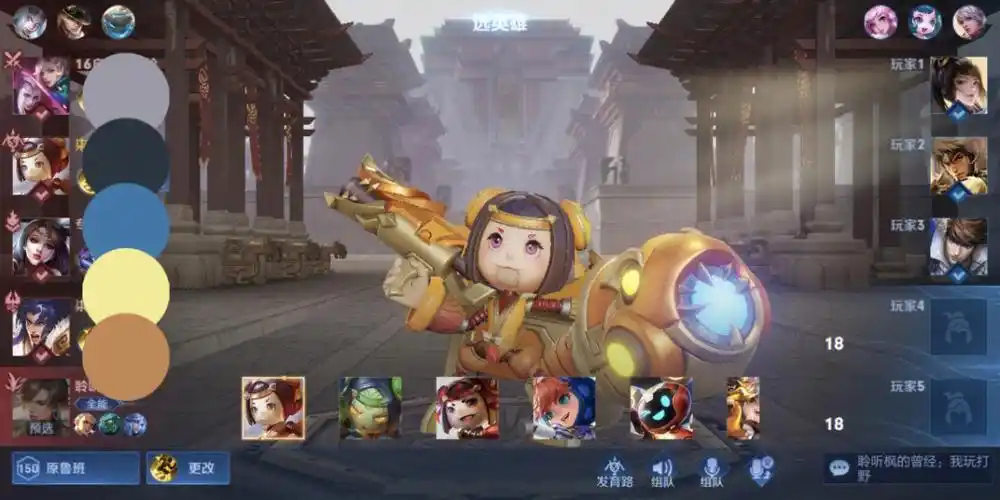
Task: Open the 原鲁班 skin selector button
Action: [75, 468]
